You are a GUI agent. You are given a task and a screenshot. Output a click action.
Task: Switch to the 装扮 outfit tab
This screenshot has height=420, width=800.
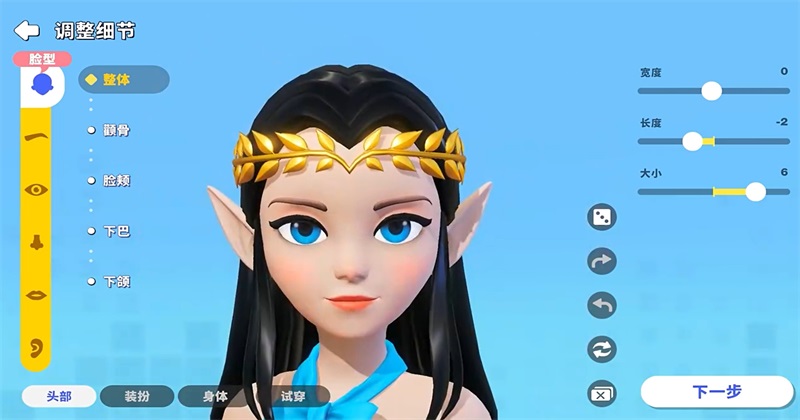(137, 396)
